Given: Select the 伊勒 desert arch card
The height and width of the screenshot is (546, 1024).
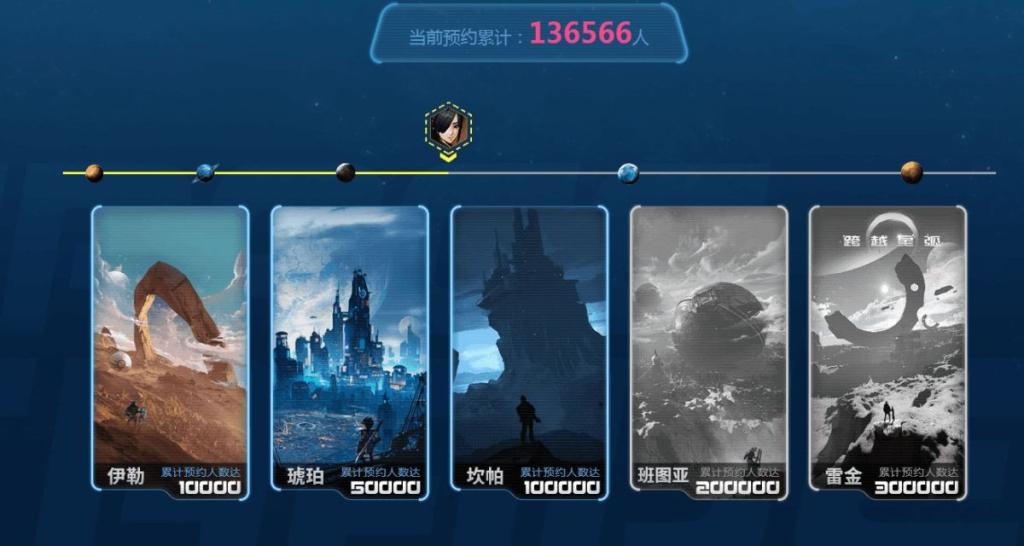Looking at the screenshot, I should pos(170,350).
